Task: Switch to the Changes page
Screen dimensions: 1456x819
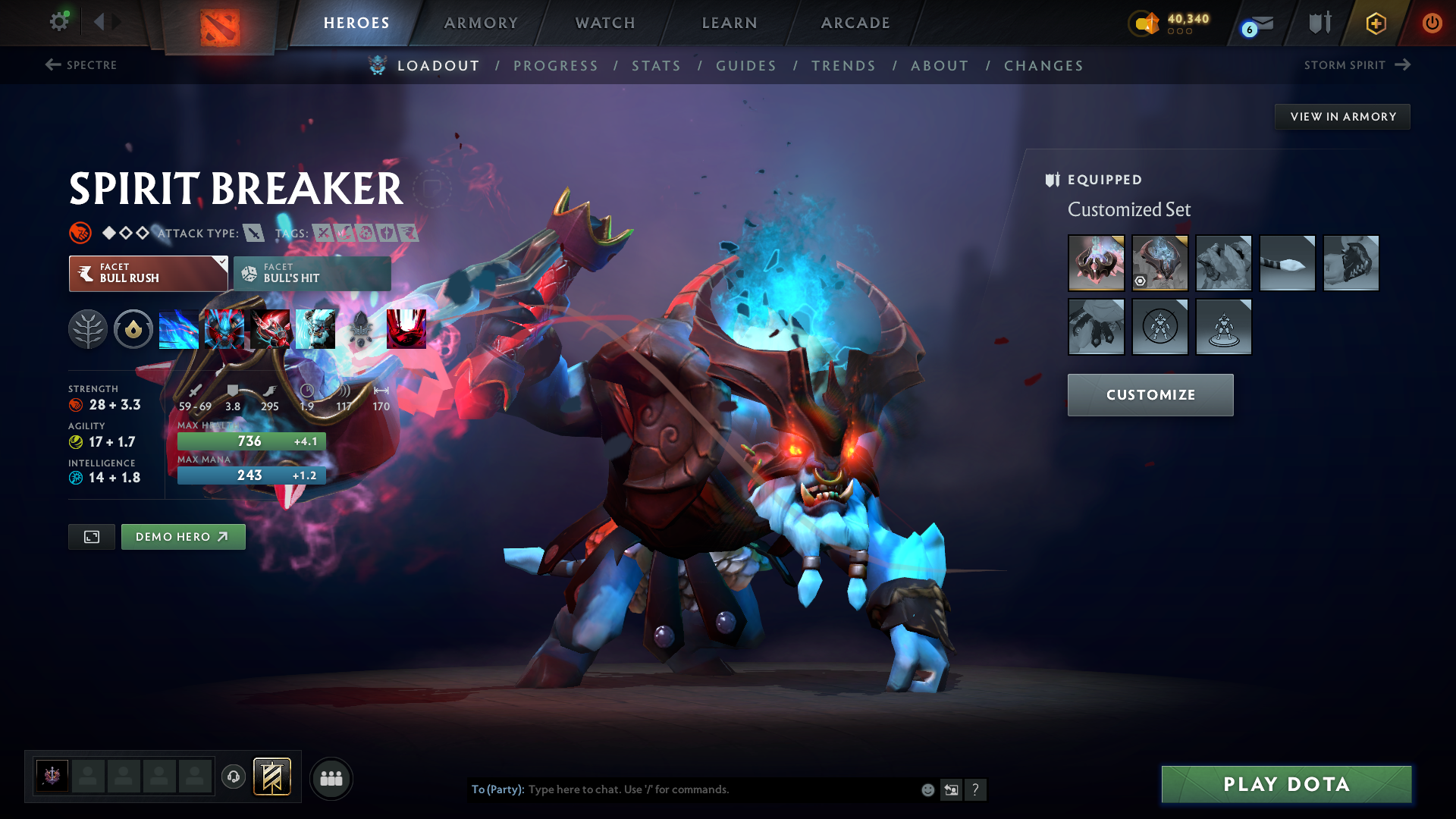Action: 1043,66
